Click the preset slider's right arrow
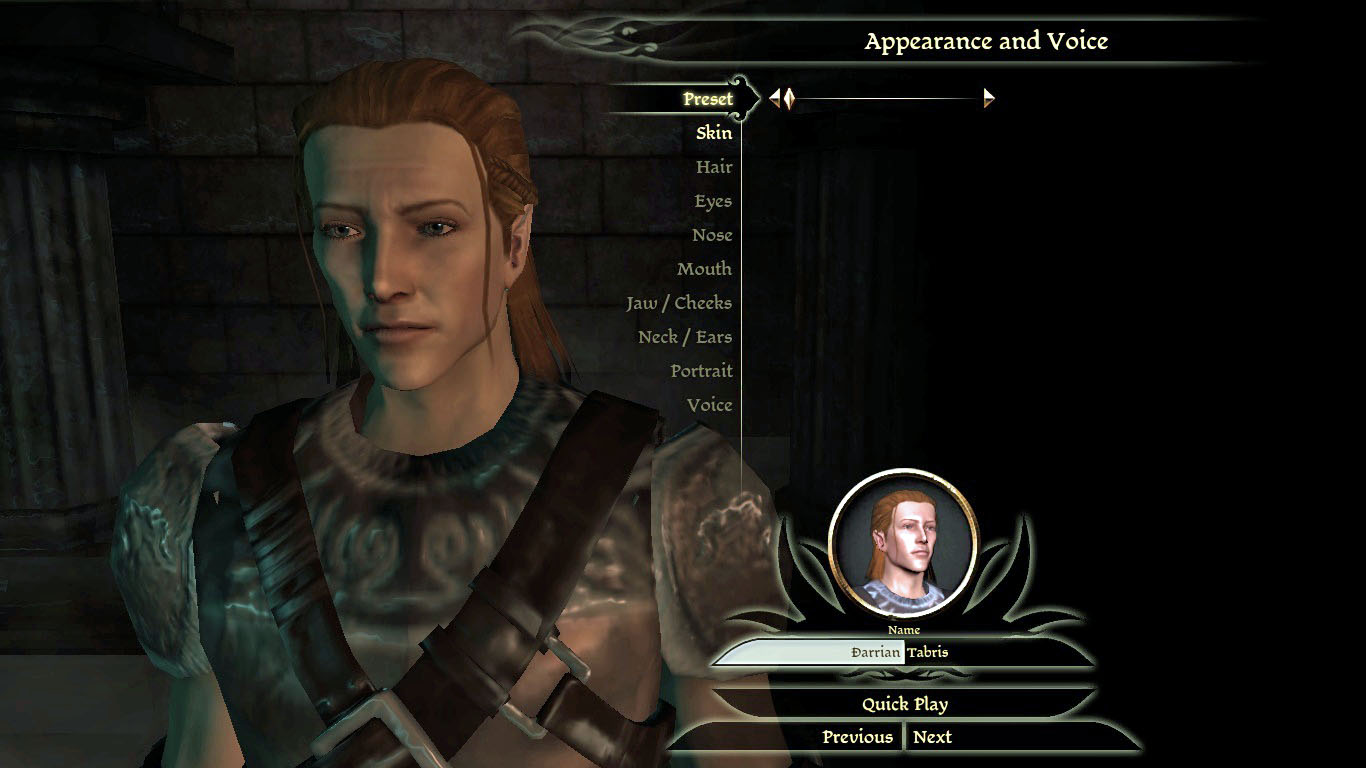The image size is (1366, 768). [989, 98]
